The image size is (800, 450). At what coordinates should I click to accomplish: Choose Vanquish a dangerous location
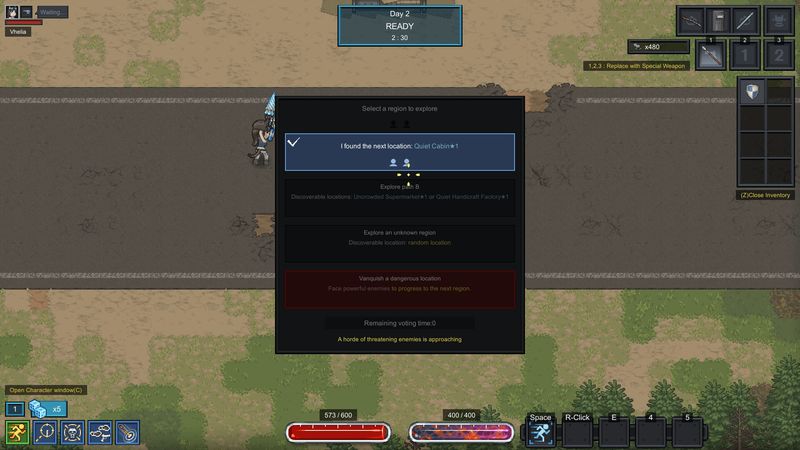coord(400,283)
